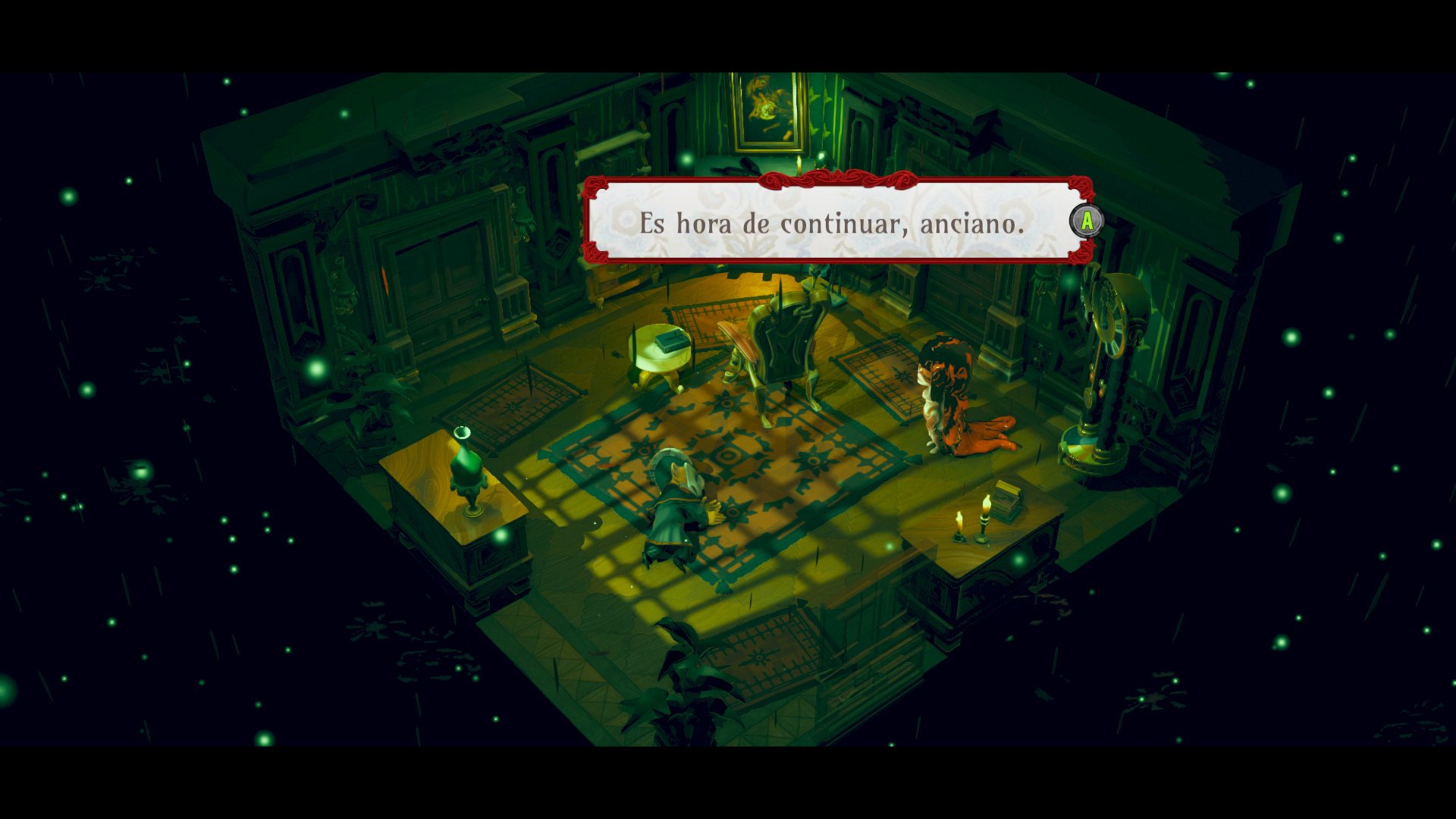
Task: Click the candle beneath the painting
Action: 799,163
